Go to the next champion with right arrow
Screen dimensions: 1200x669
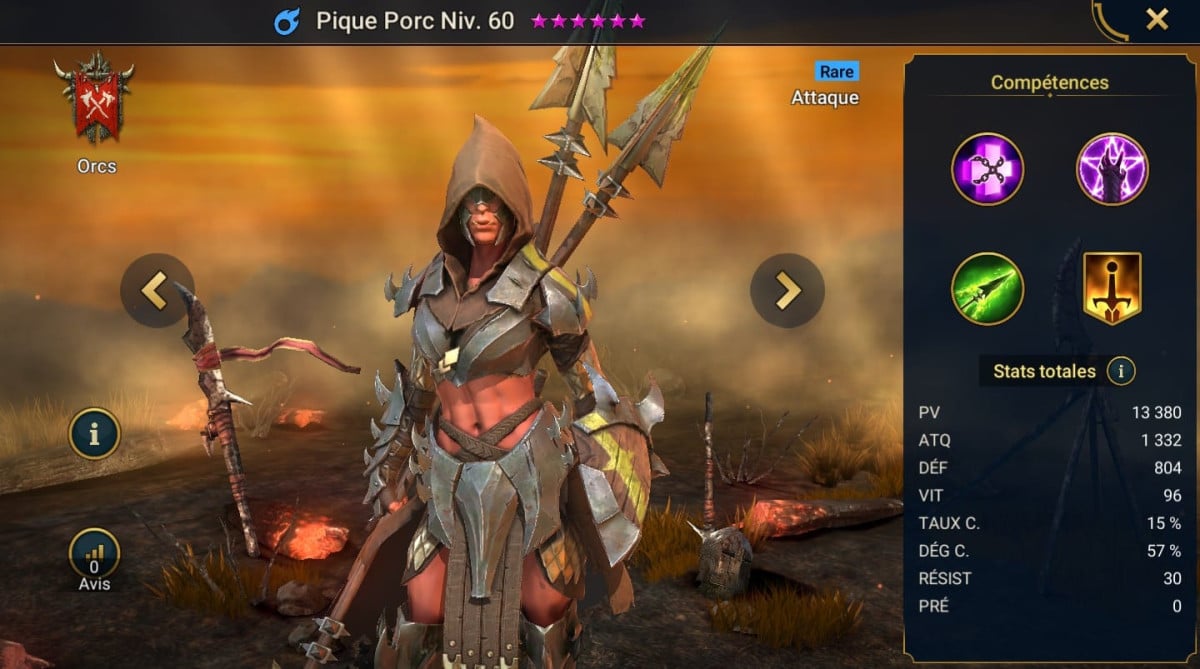pos(787,290)
